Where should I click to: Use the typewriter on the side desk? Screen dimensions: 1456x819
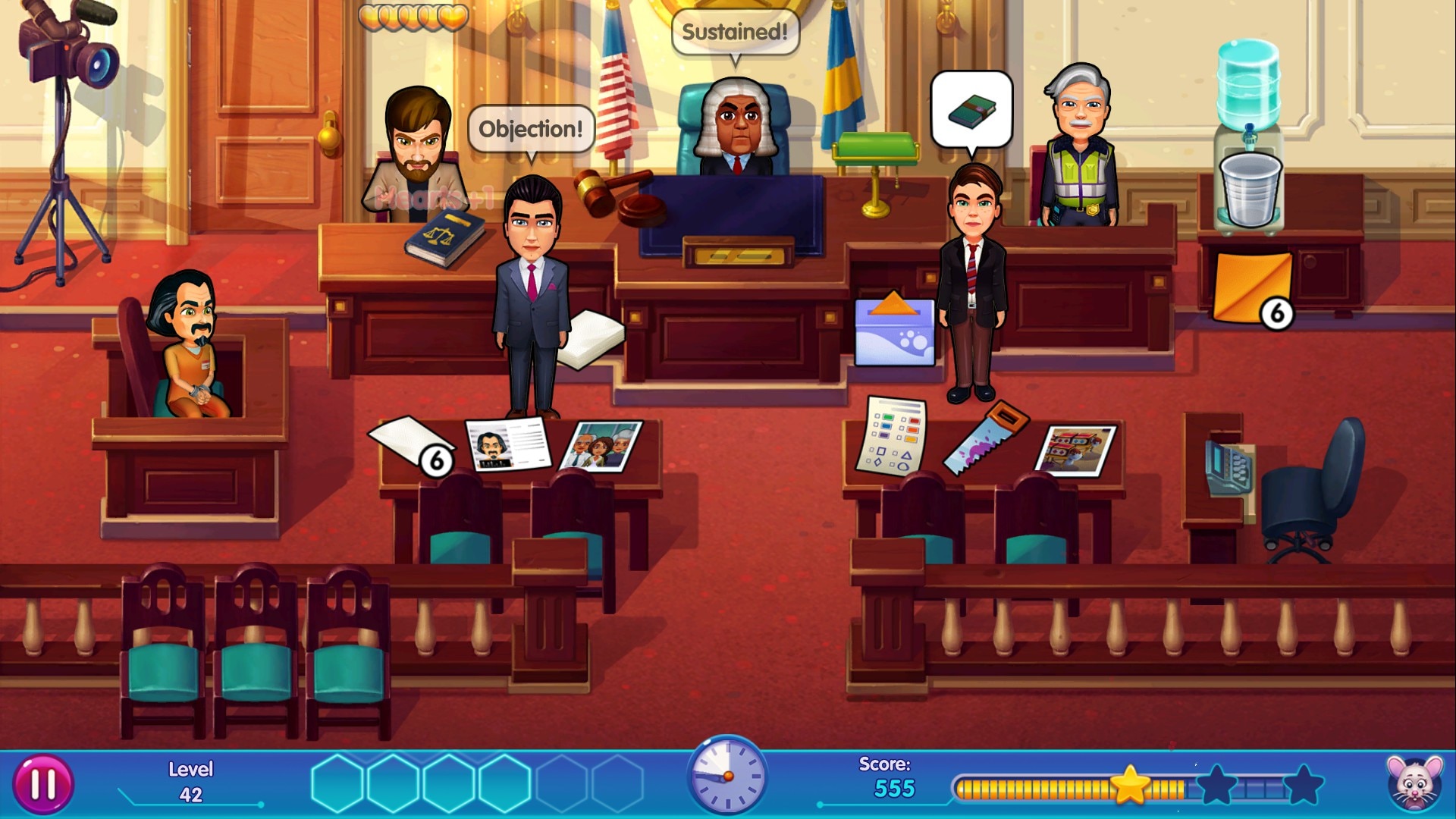point(1228,466)
